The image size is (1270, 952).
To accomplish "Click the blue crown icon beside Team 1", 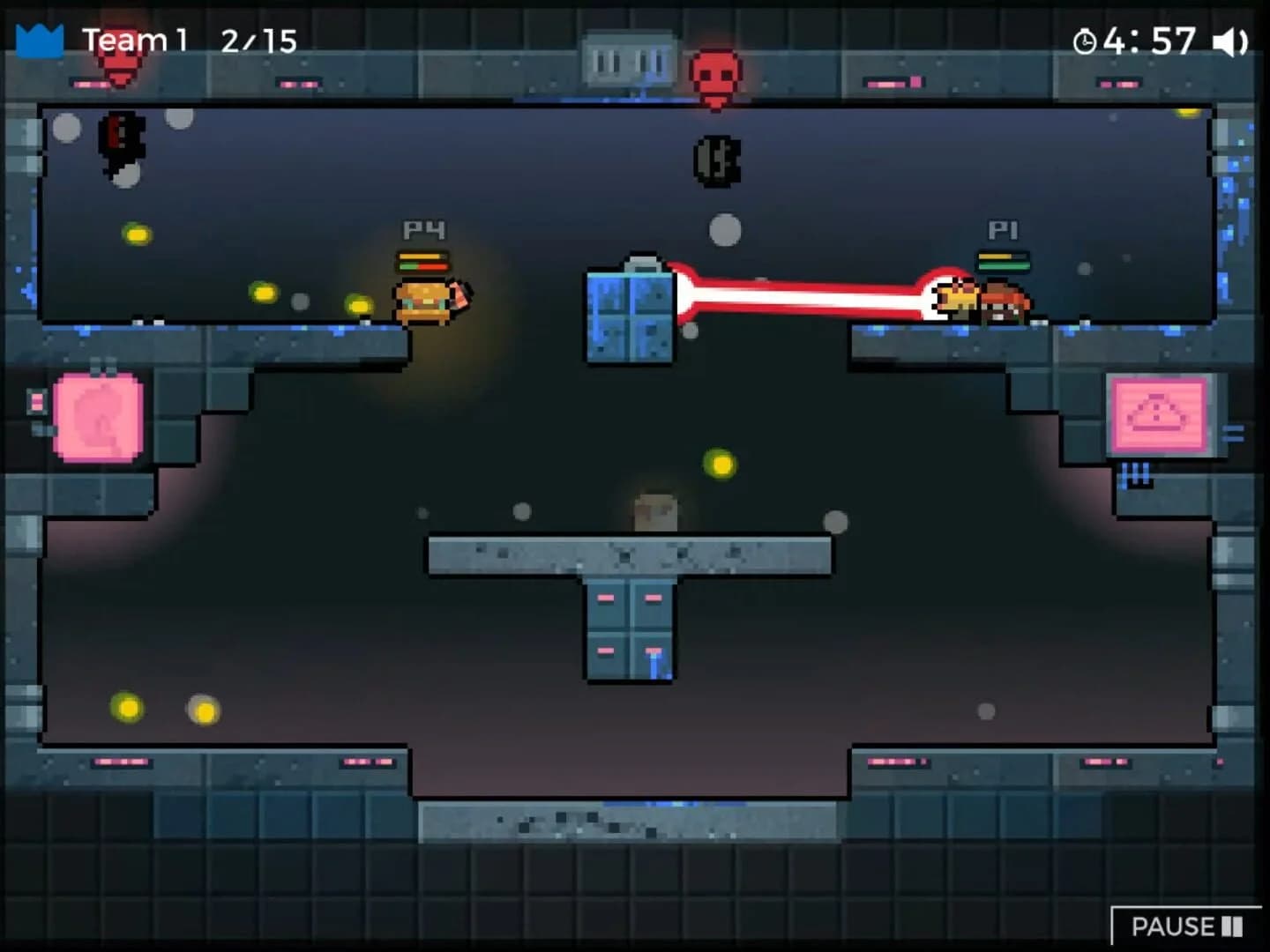I will pos(37,40).
